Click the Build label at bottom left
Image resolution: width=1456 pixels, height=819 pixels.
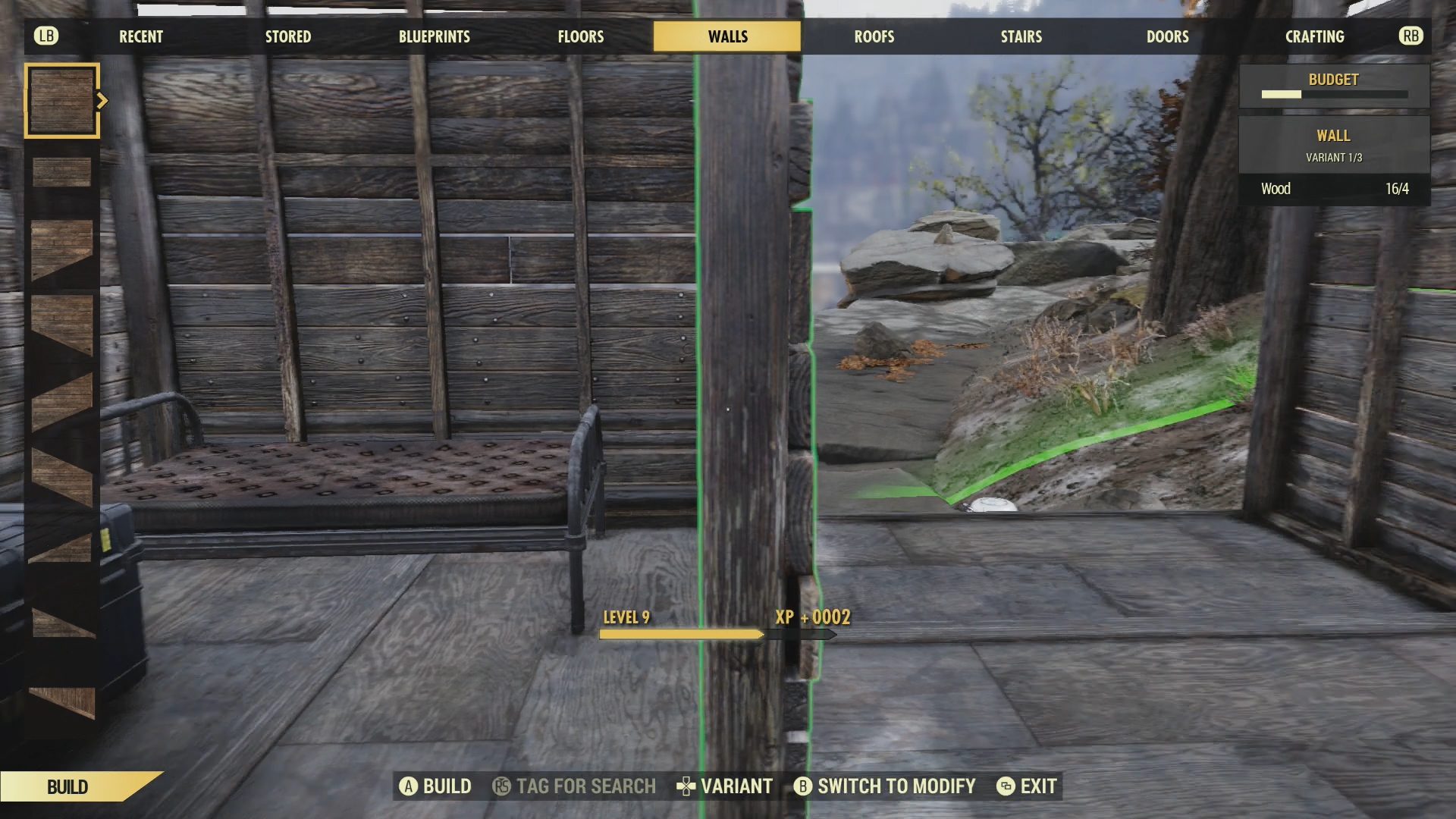pyautogui.click(x=67, y=786)
